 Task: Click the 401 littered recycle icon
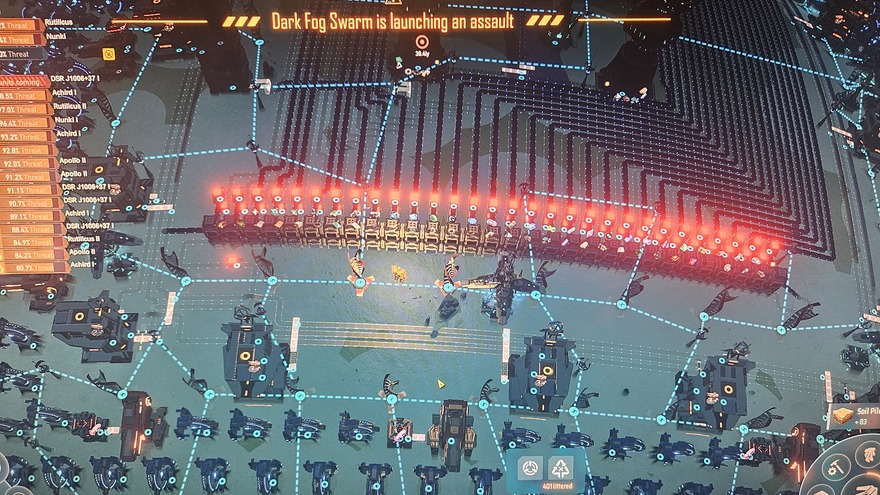pos(562,469)
